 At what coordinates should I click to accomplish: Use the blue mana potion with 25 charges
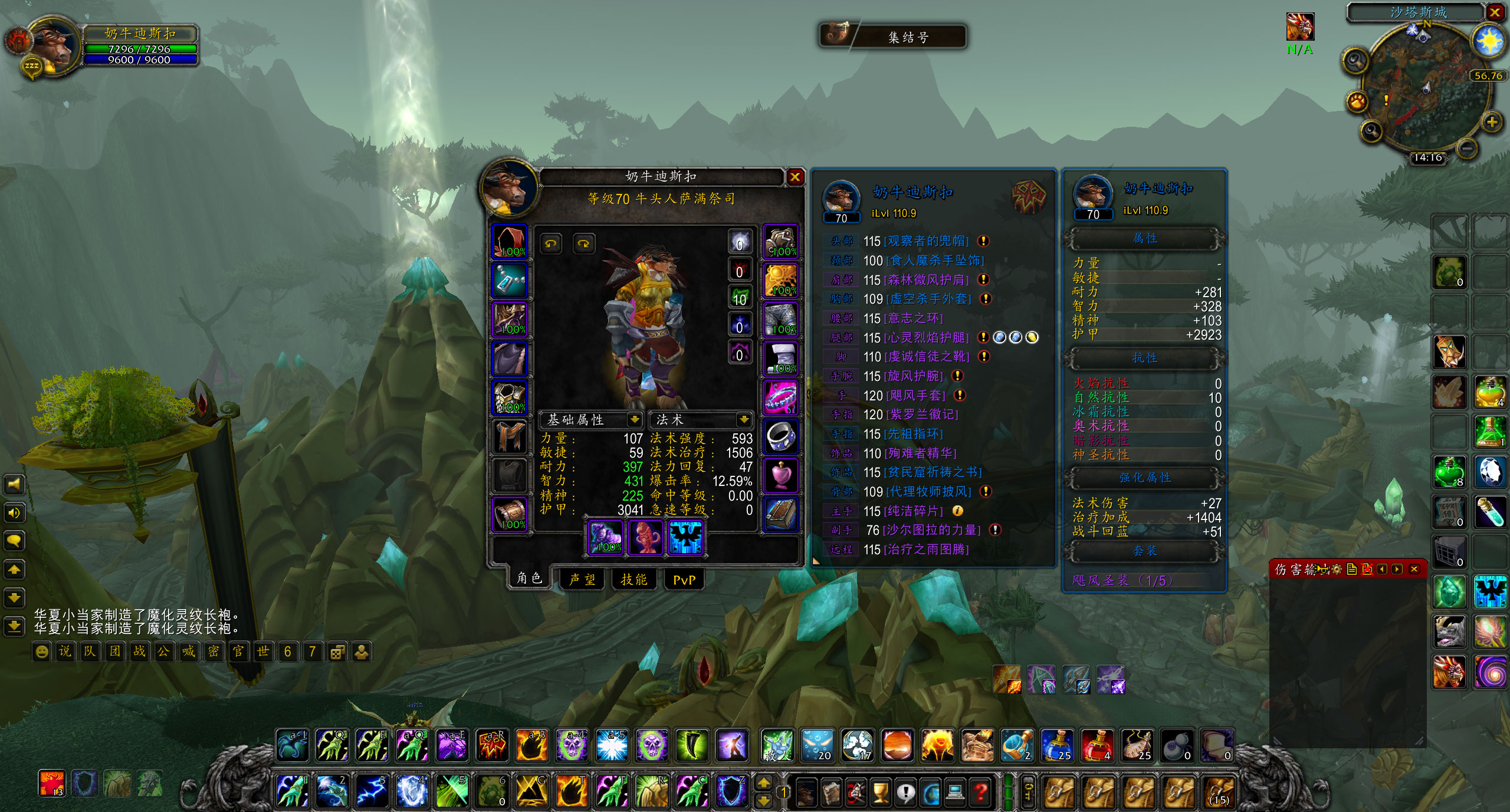[1057, 745]
